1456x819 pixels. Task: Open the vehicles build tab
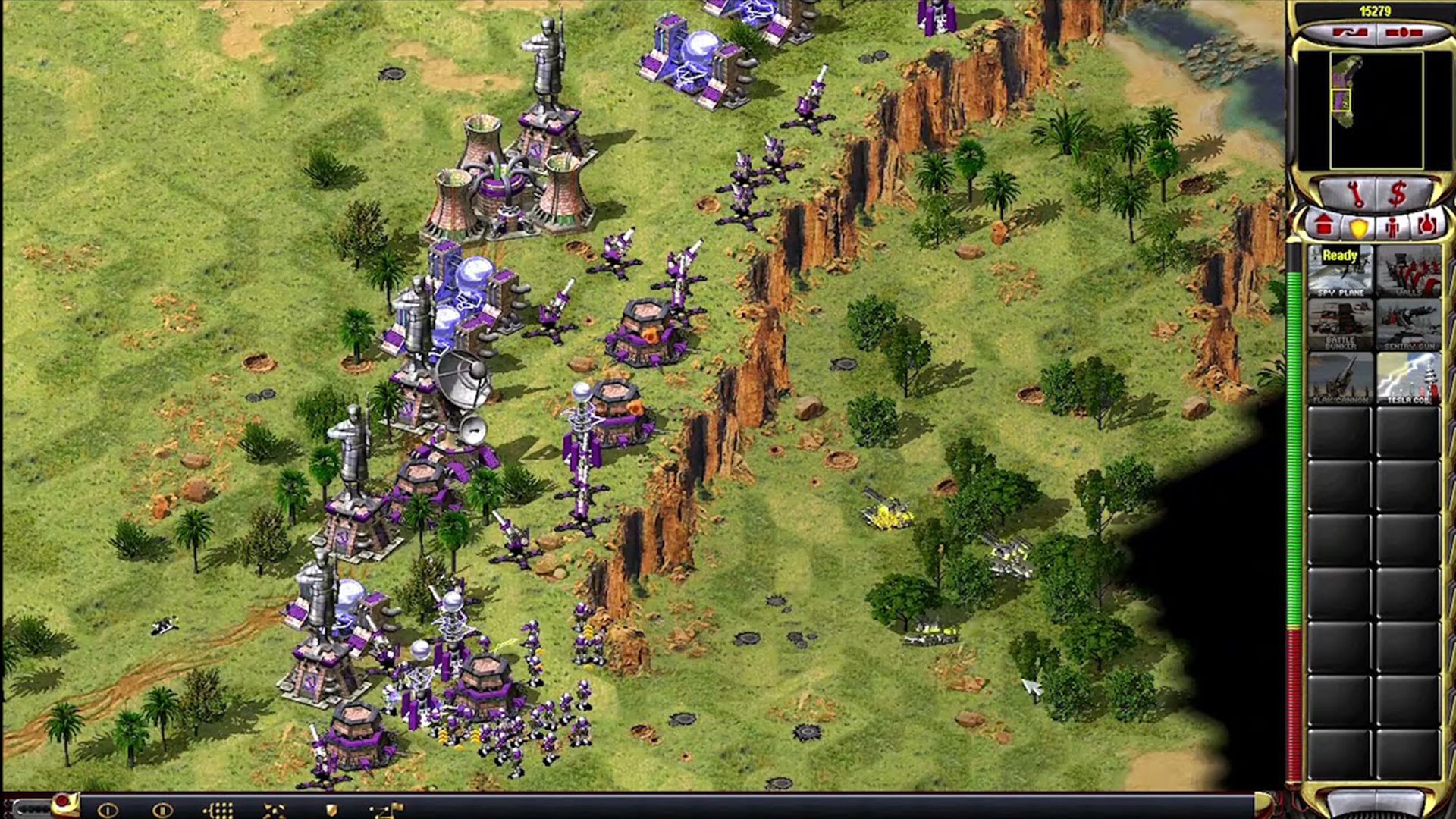tap(1426, 225)
